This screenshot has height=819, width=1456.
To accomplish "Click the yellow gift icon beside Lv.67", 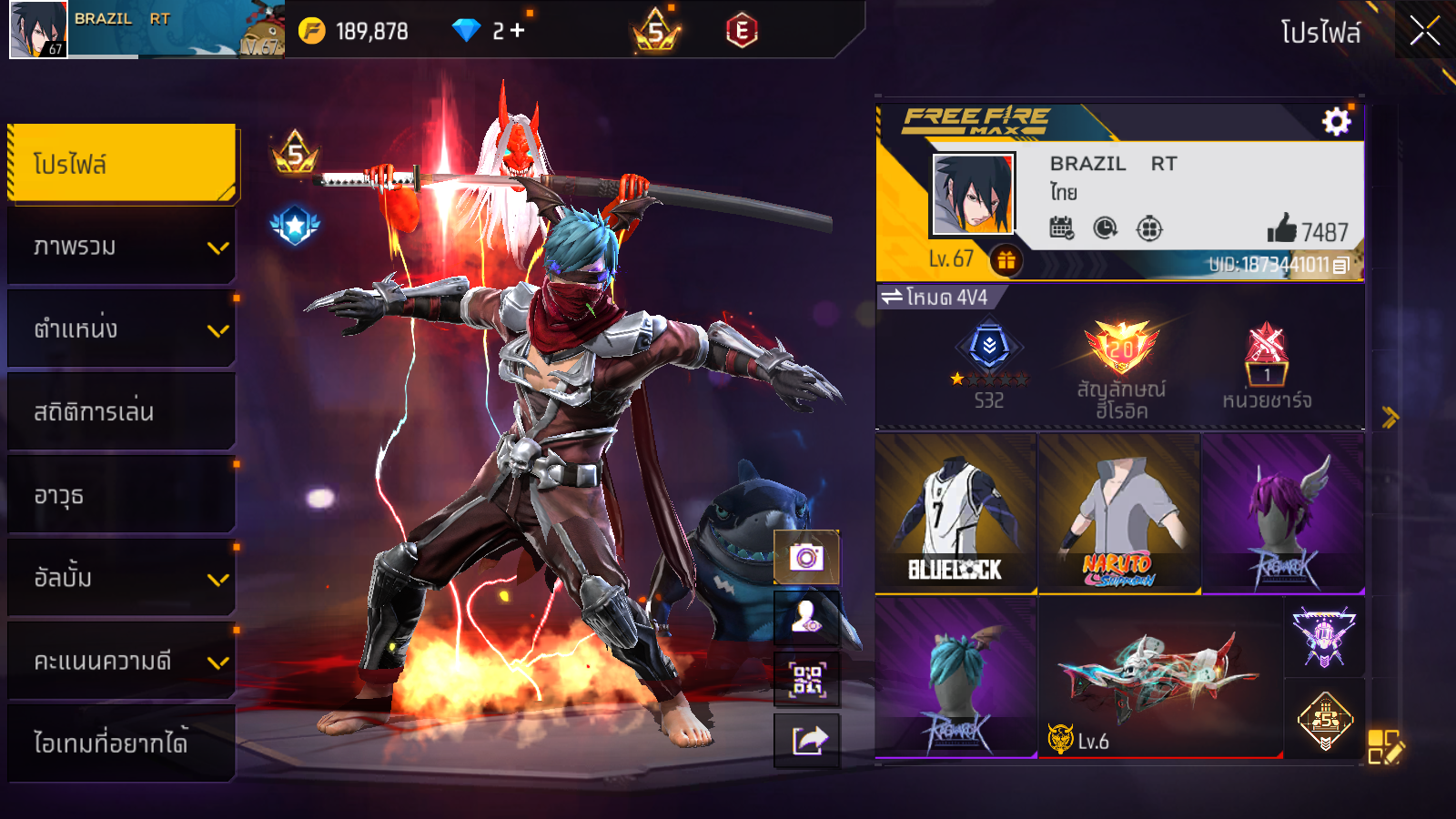I will pos(1006,261).
